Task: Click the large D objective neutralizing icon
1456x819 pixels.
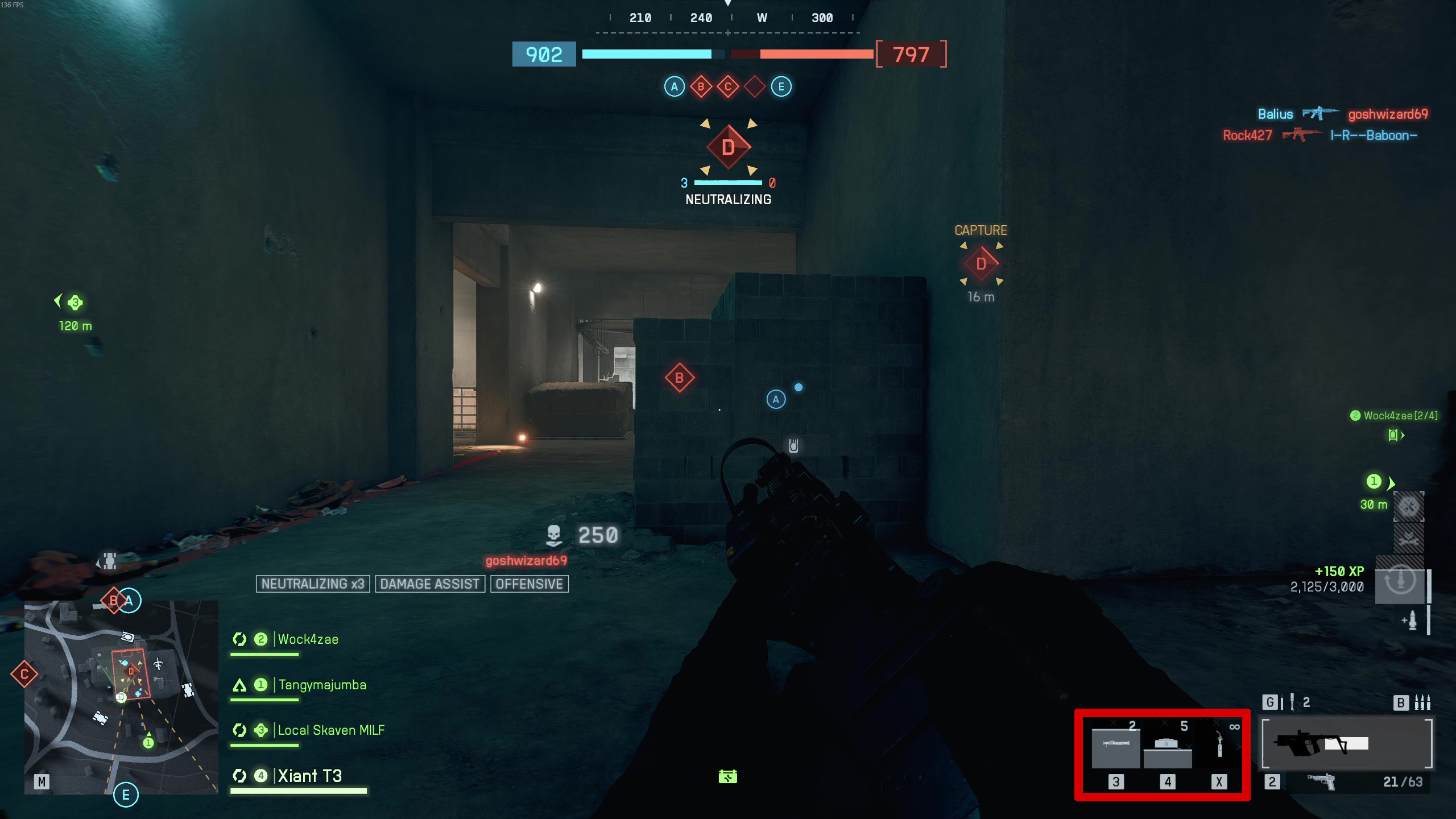Action: pos(729,147)
